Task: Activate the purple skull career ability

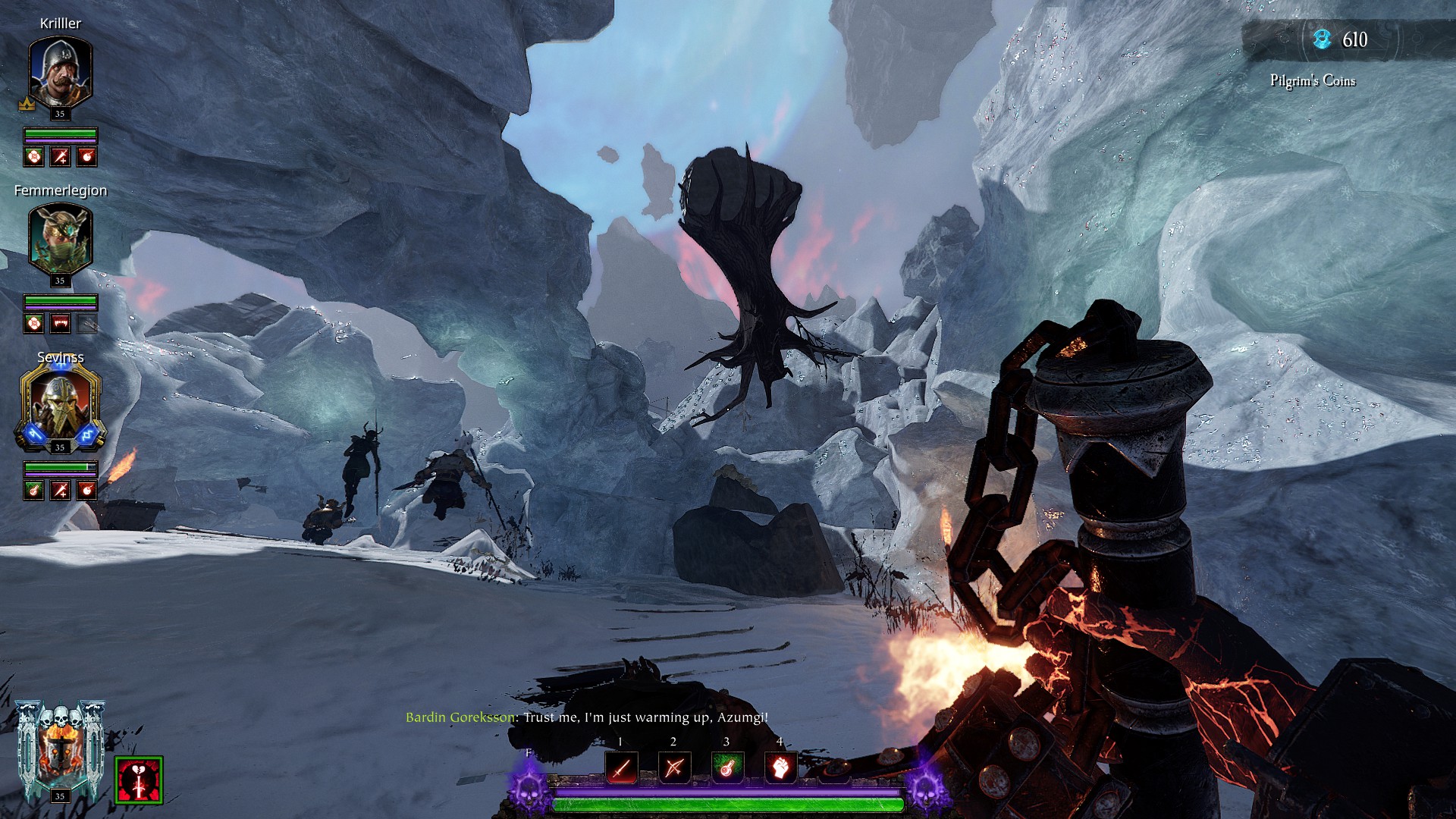Action: point(529,785)
